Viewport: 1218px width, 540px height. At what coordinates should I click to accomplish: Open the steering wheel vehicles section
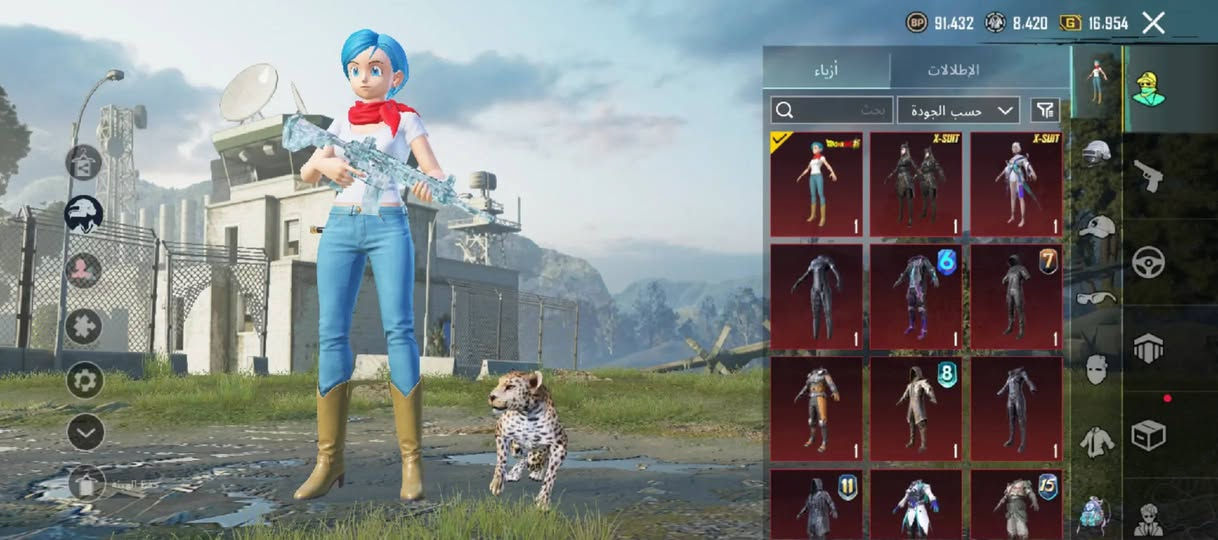coord(1148,262)
